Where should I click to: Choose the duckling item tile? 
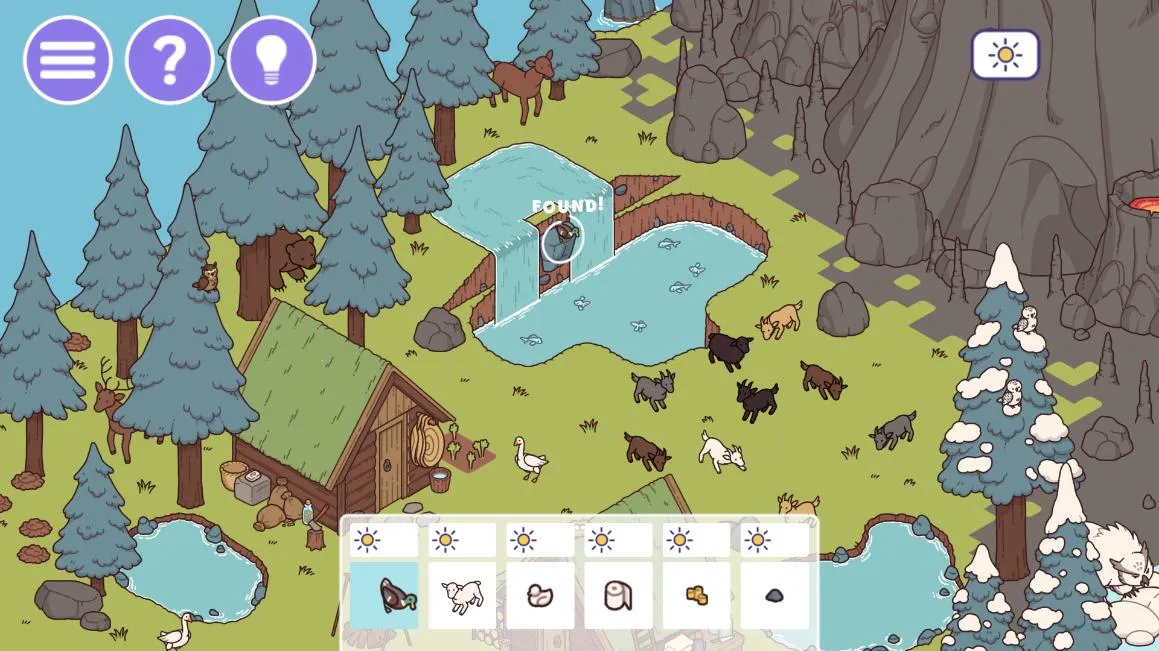coord(540,595)
